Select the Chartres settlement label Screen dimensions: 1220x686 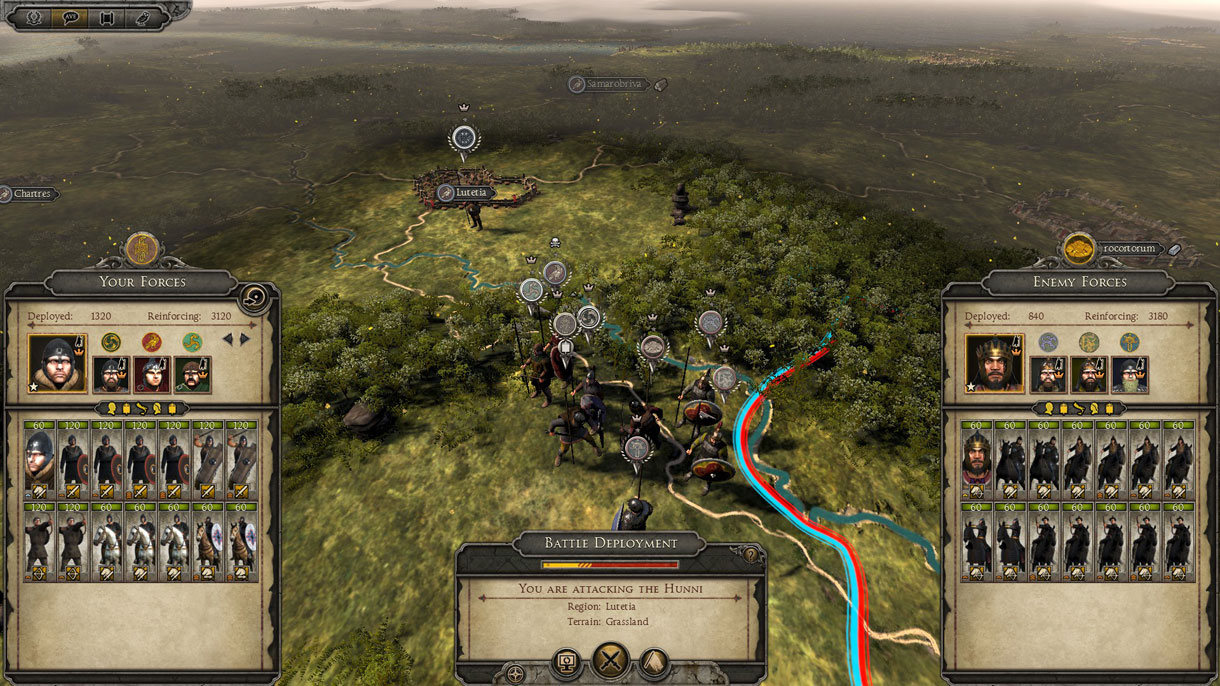click(x=30, y=194)
